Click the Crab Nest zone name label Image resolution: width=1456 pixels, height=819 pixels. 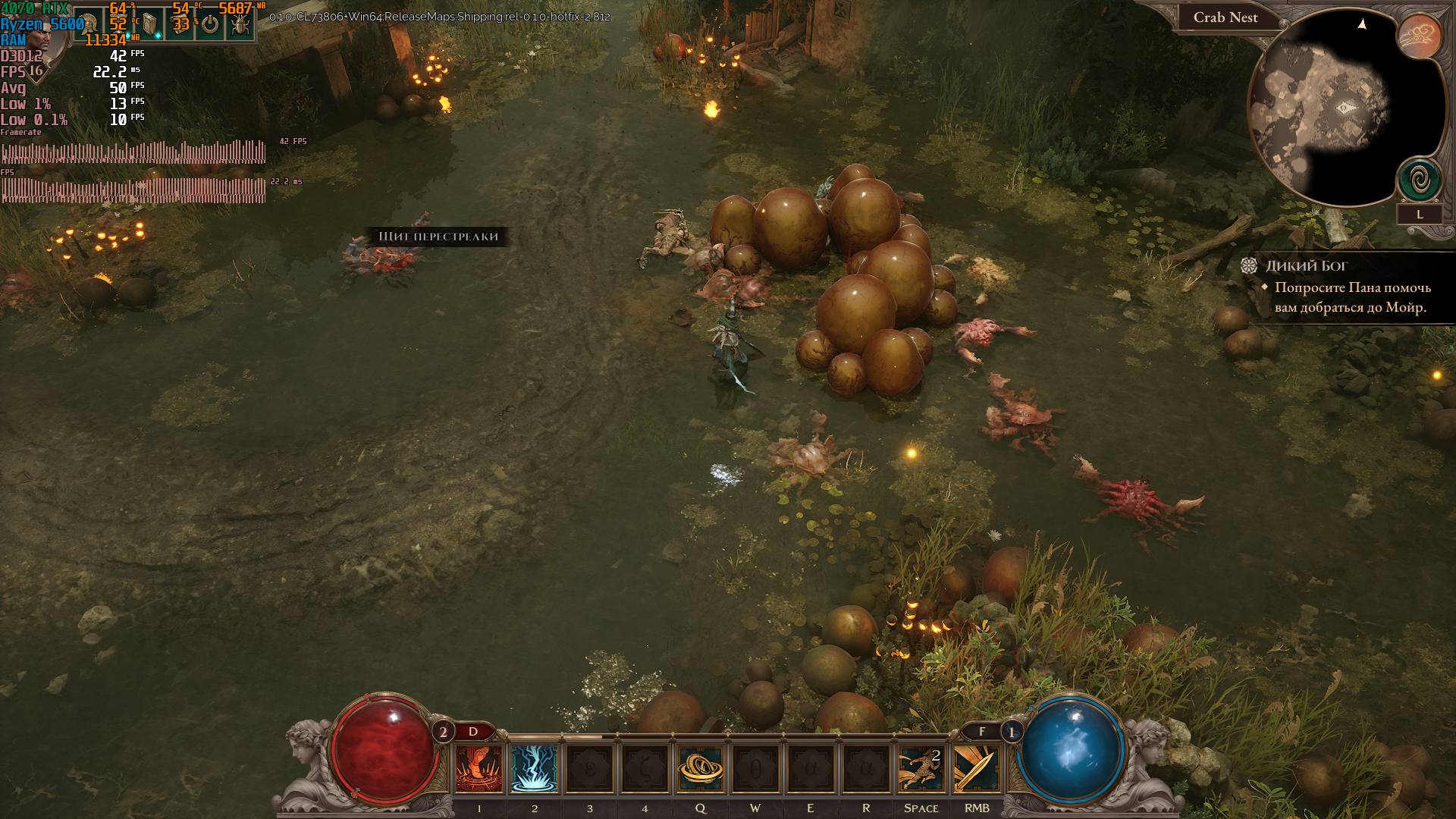pyautogui.click(x=1225, y=17)
